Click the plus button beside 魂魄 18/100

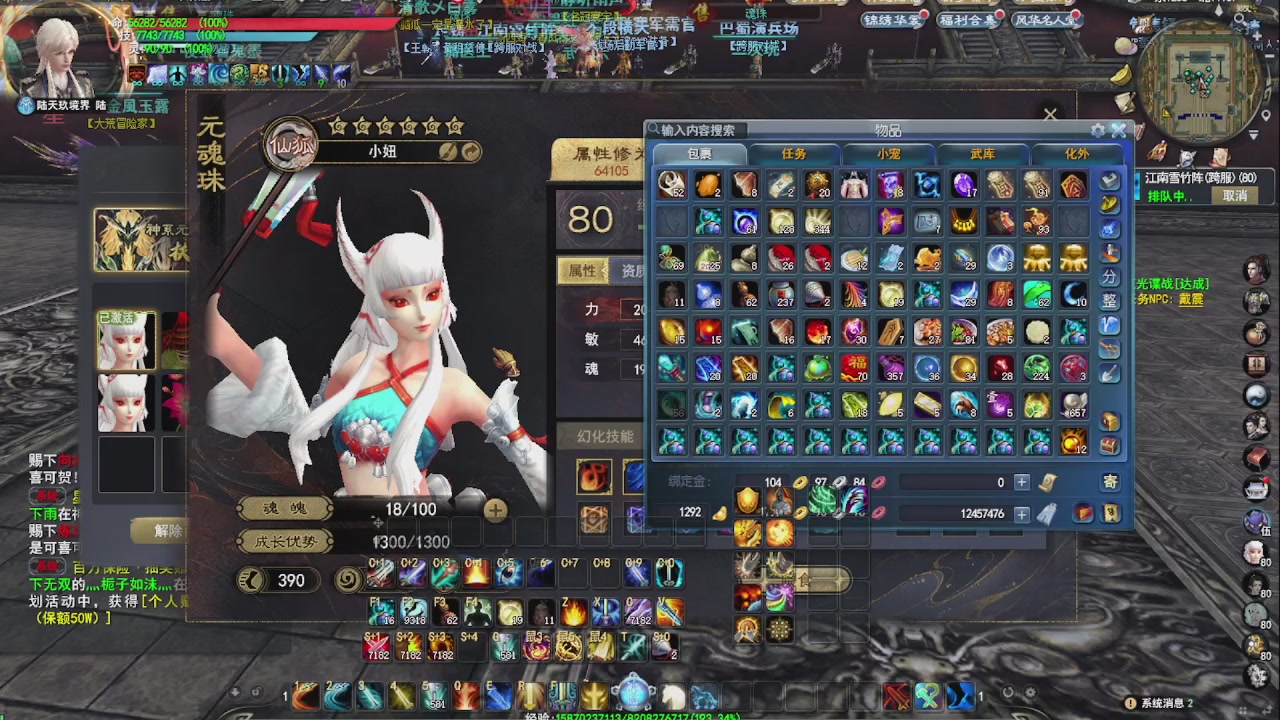494,509
